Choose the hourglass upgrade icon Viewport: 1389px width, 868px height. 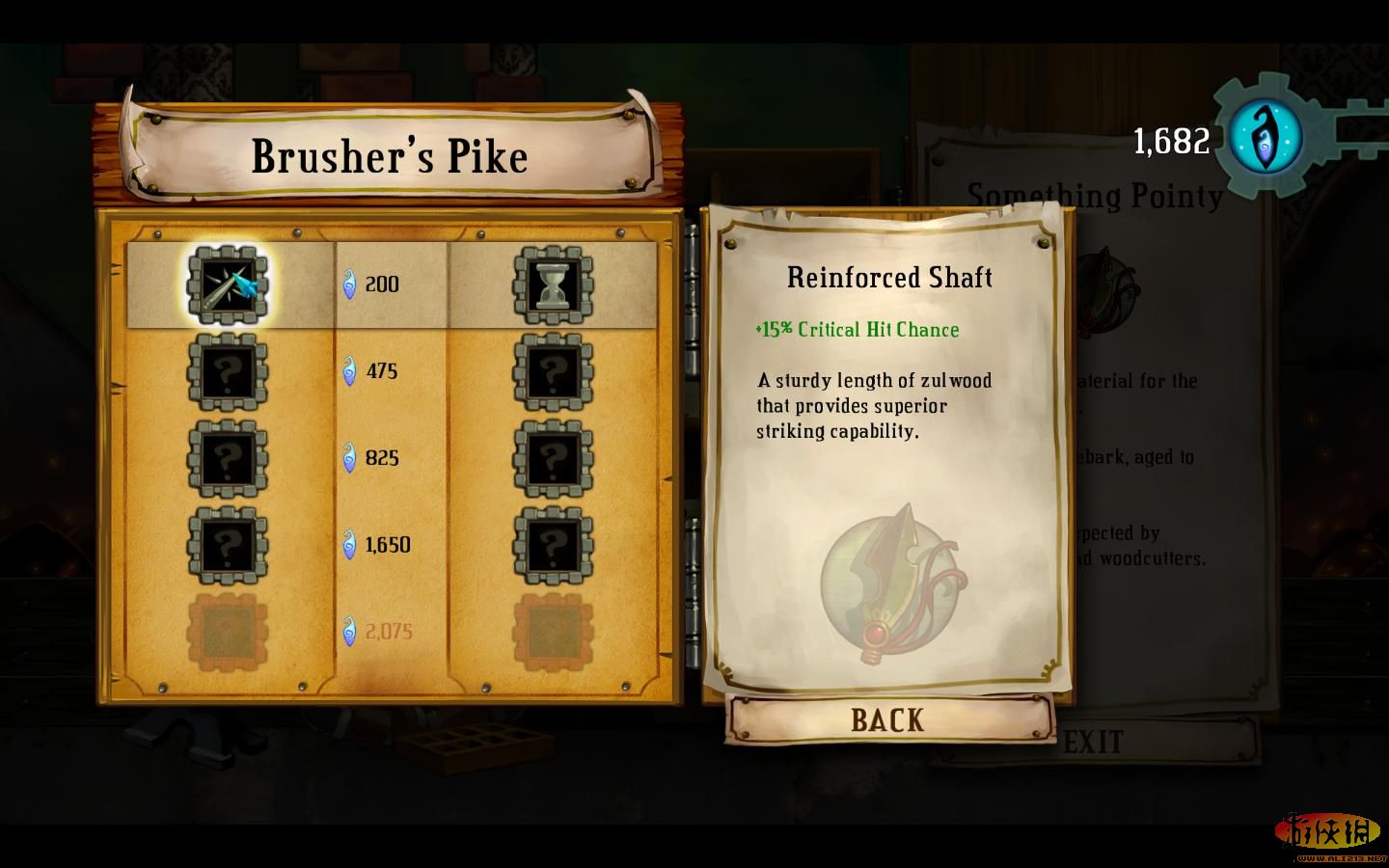[553, 285]
